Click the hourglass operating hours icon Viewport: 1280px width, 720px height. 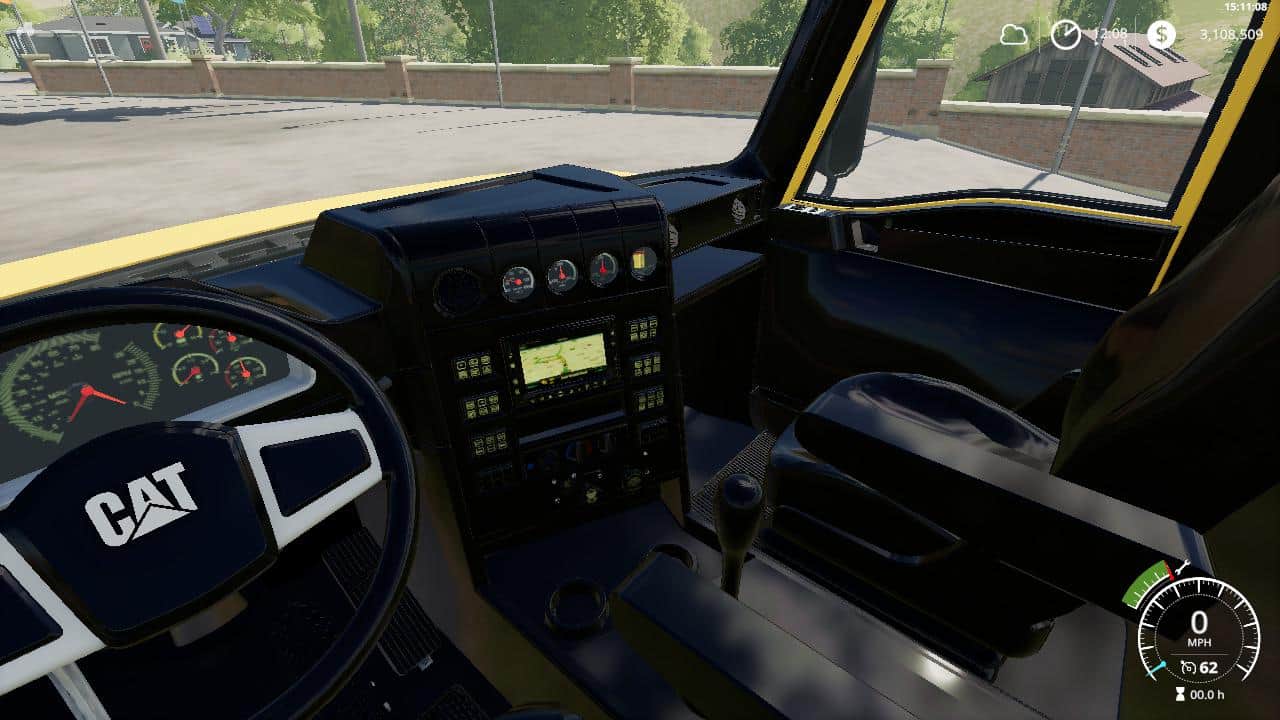(x=1180, y=692)
